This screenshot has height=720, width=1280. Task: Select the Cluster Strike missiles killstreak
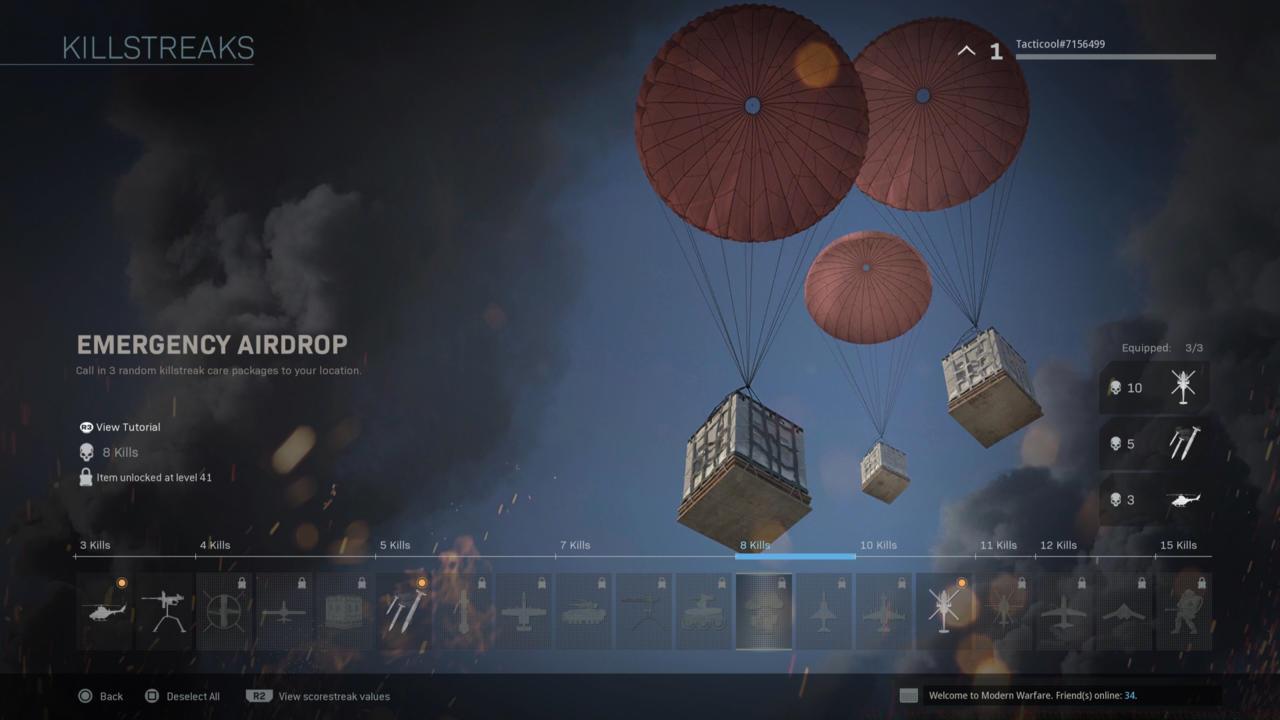click(x=405, y=610)
